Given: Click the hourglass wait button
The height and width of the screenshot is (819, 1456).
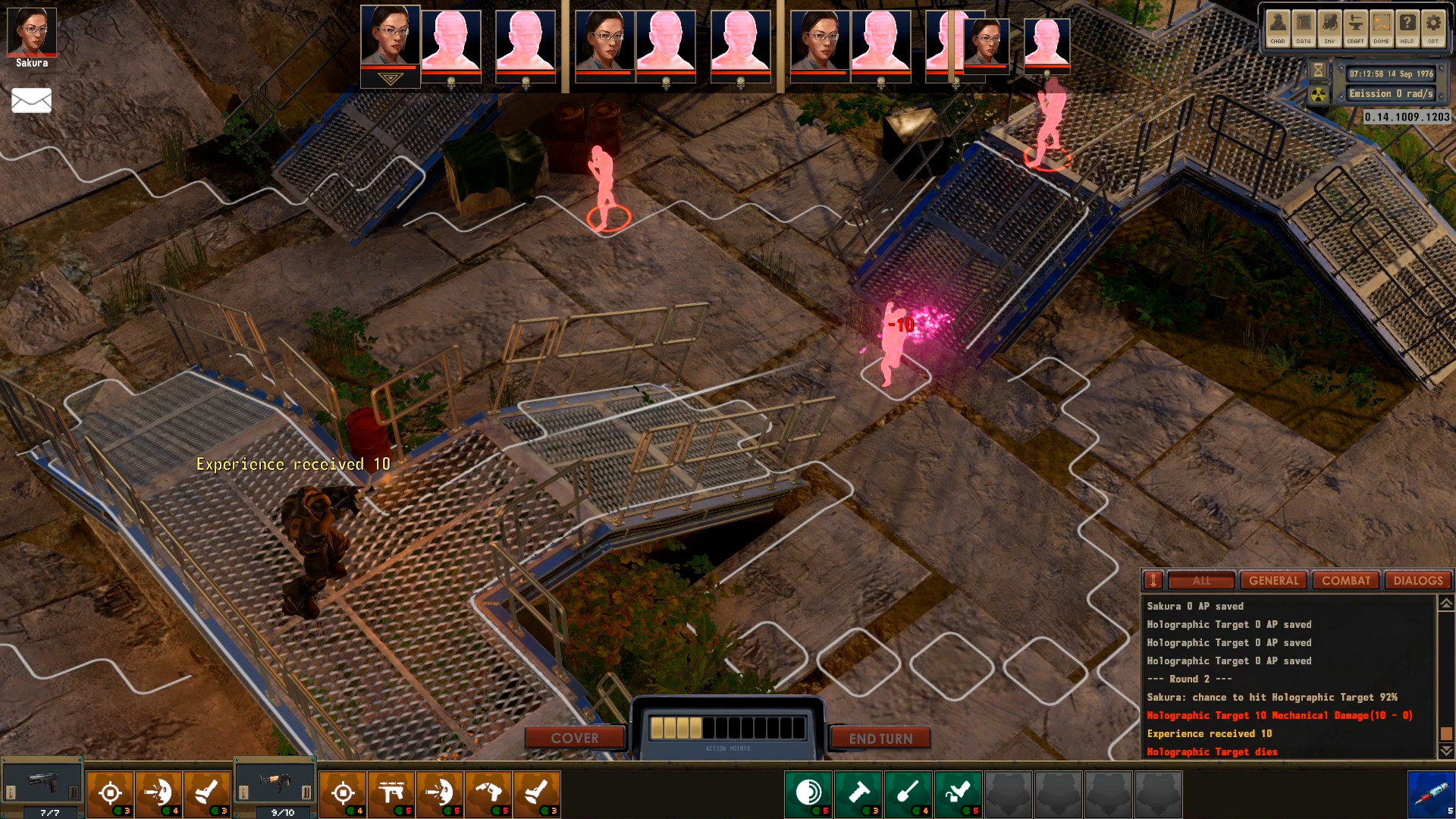Looking at the screenshot, I should (x=1319, y=71).
